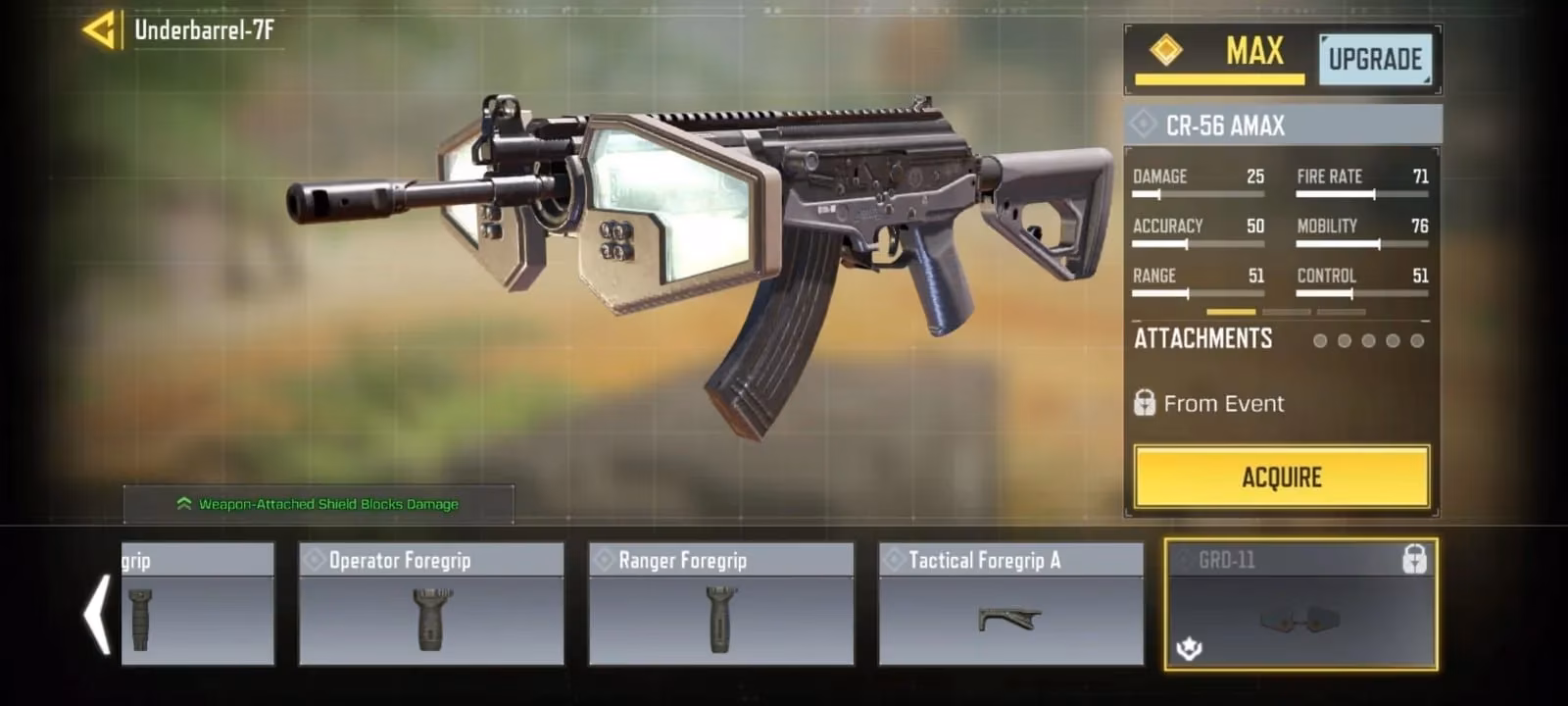Image resolution: width=1568 pixels, height=706 pixels.
Task: Equip Tactical Foregrip A
Action: tap(1010, 604)
